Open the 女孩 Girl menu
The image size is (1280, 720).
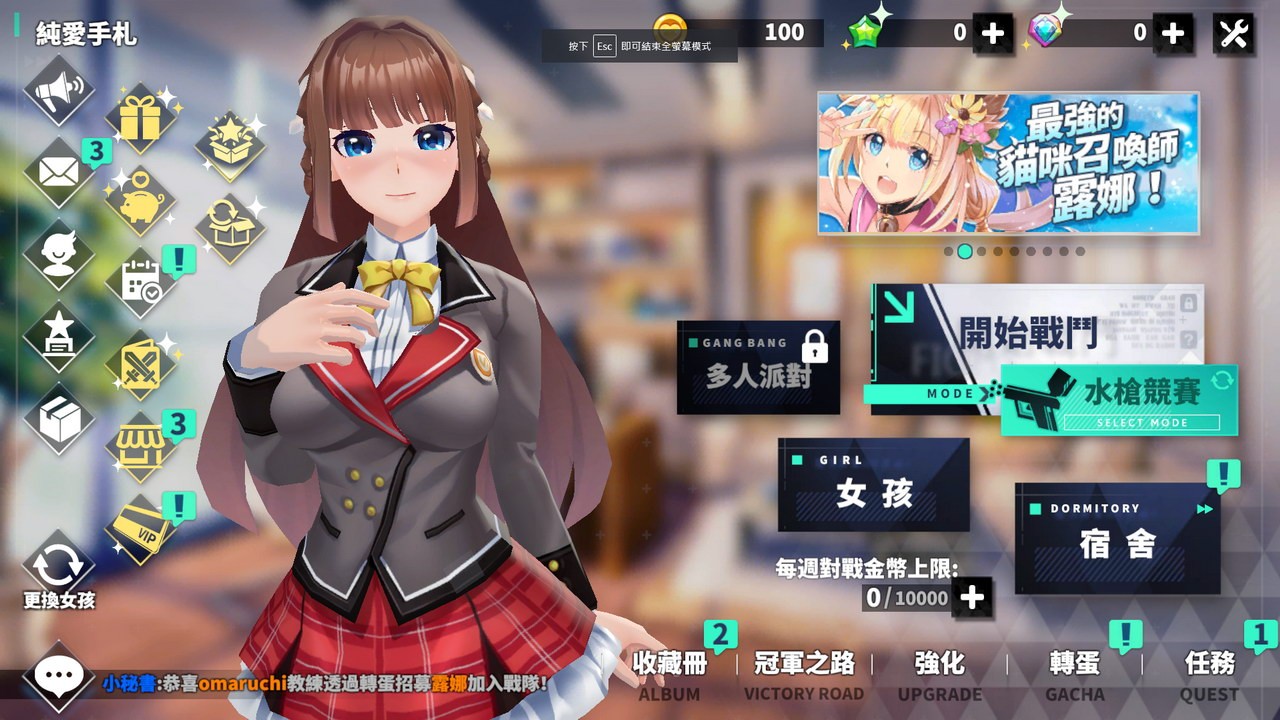click(x=873, y=485)
